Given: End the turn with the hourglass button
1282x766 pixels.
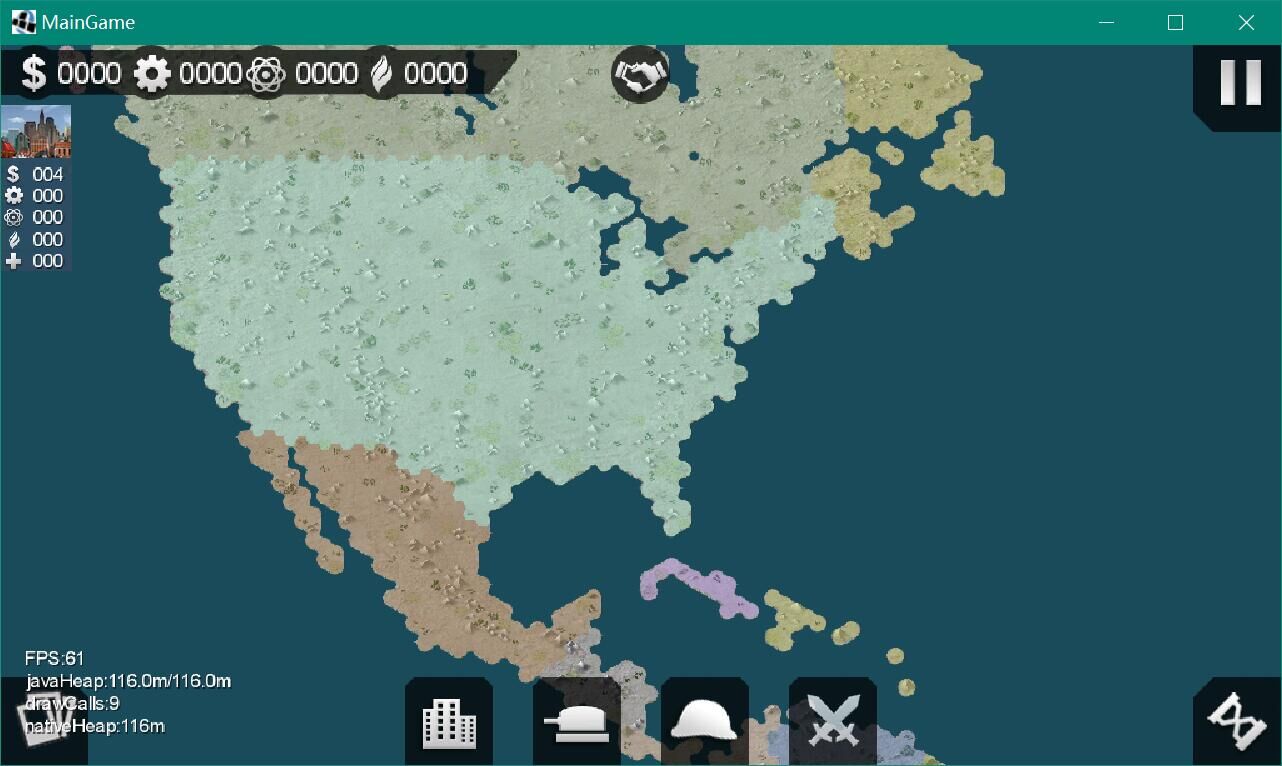Looking at the screenshot, I should click(1237, 722).
